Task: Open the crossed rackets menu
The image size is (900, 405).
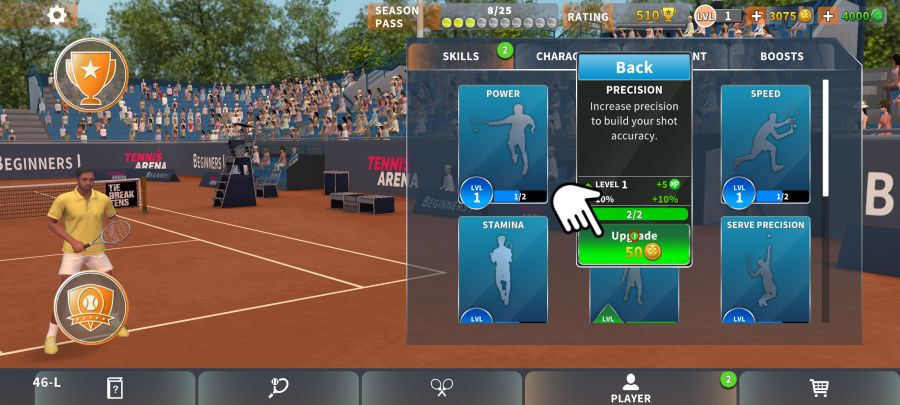Action: point(442,387)
